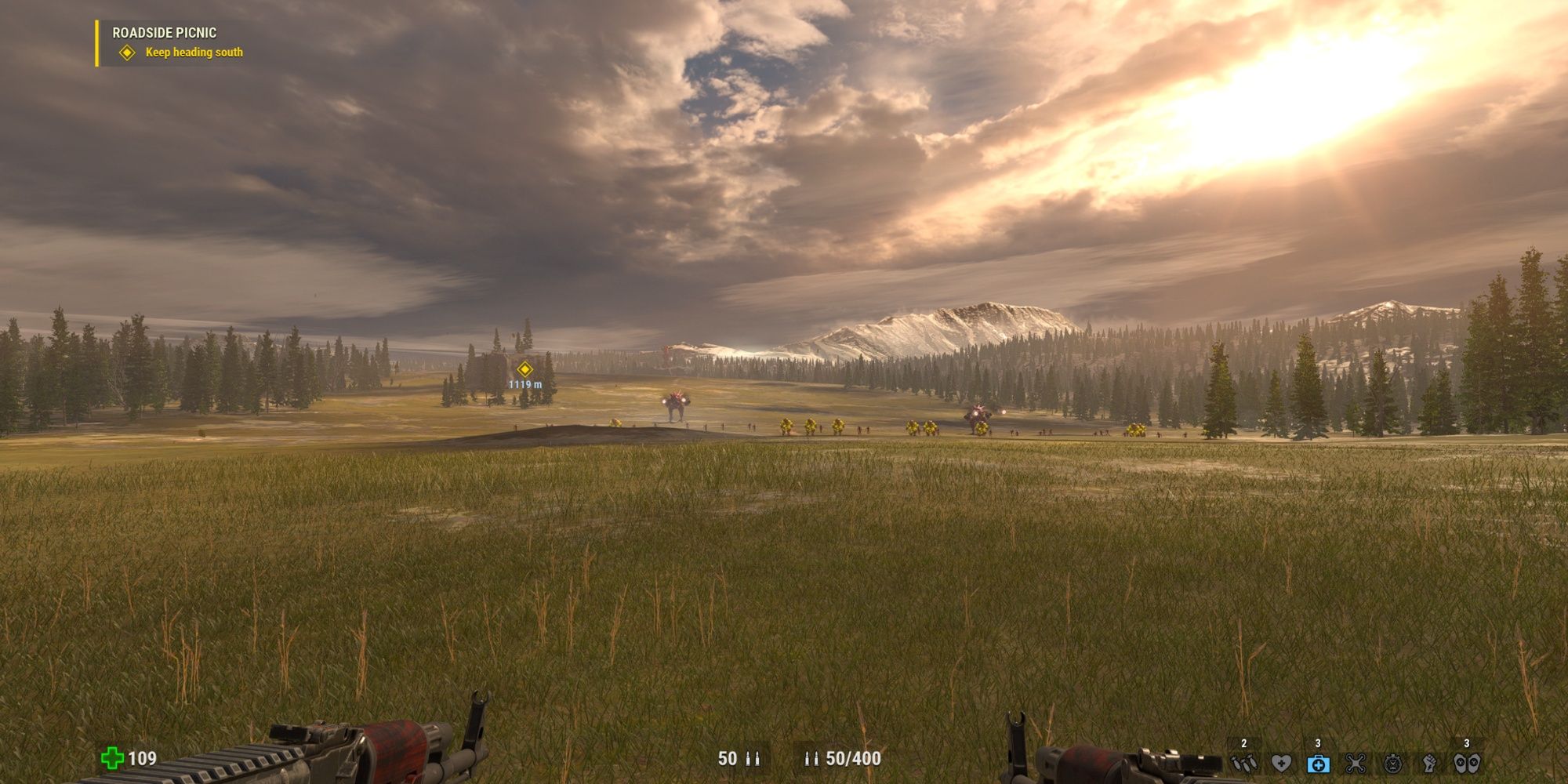The image size is (1568, 784).
Task: Select the jump pads gadget icon
Action: click(1468, 764)
